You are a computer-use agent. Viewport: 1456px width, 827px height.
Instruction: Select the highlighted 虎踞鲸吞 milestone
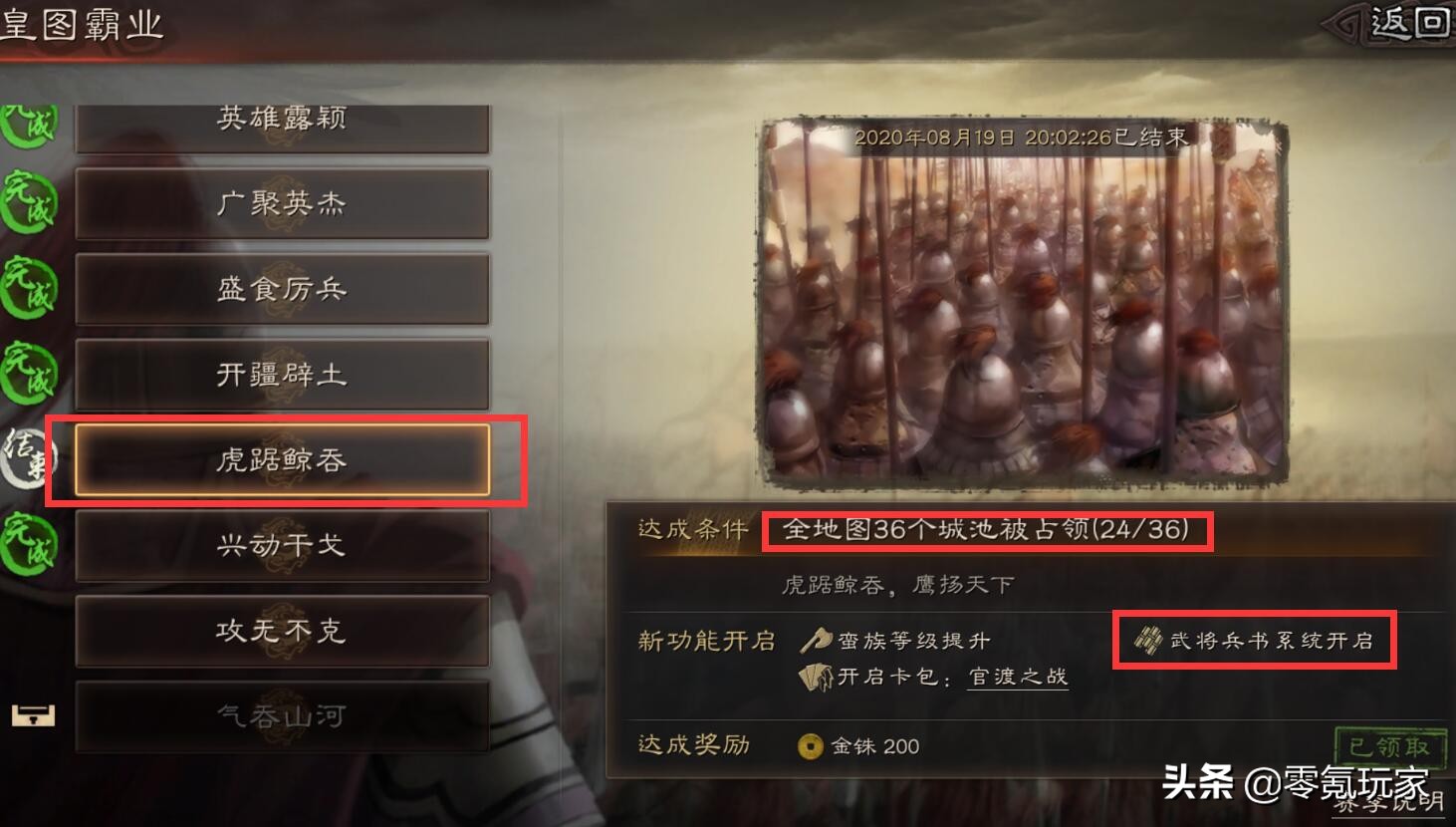click(x=282, y=460)
